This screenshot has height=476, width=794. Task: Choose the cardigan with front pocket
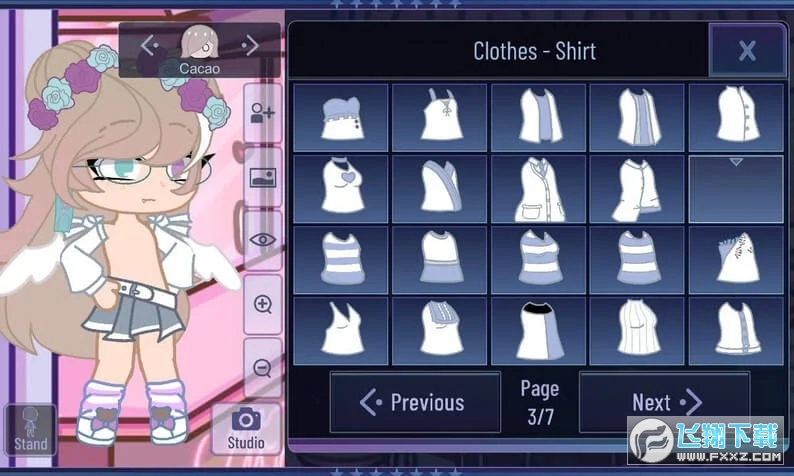[537, 188]
